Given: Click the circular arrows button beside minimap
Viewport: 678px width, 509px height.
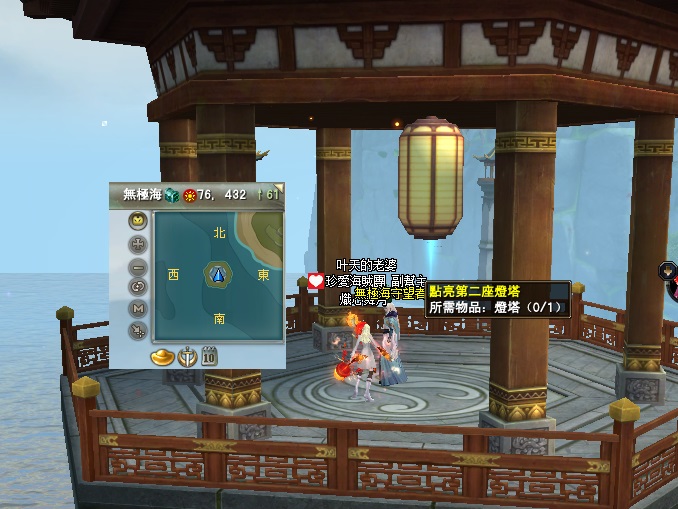Looking at the screenshot, I should click(138, 287).
